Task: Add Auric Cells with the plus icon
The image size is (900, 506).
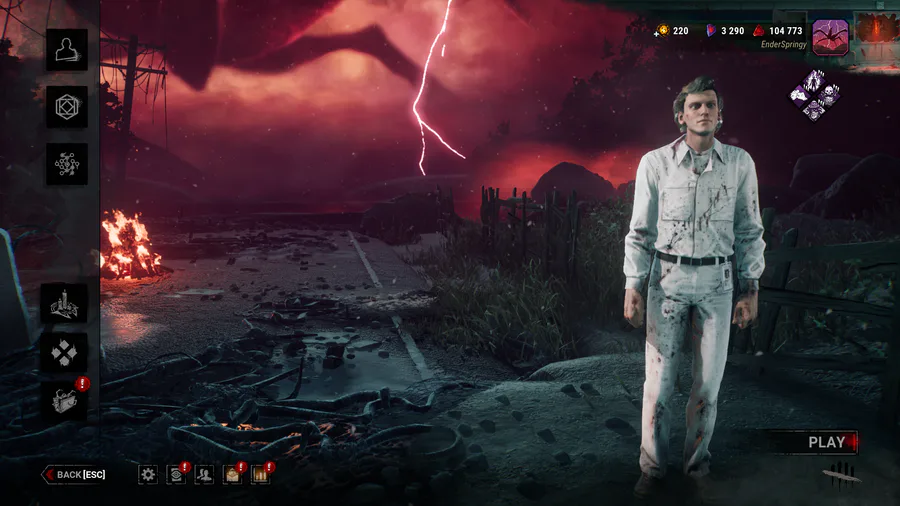Action: tap(660, 31)
